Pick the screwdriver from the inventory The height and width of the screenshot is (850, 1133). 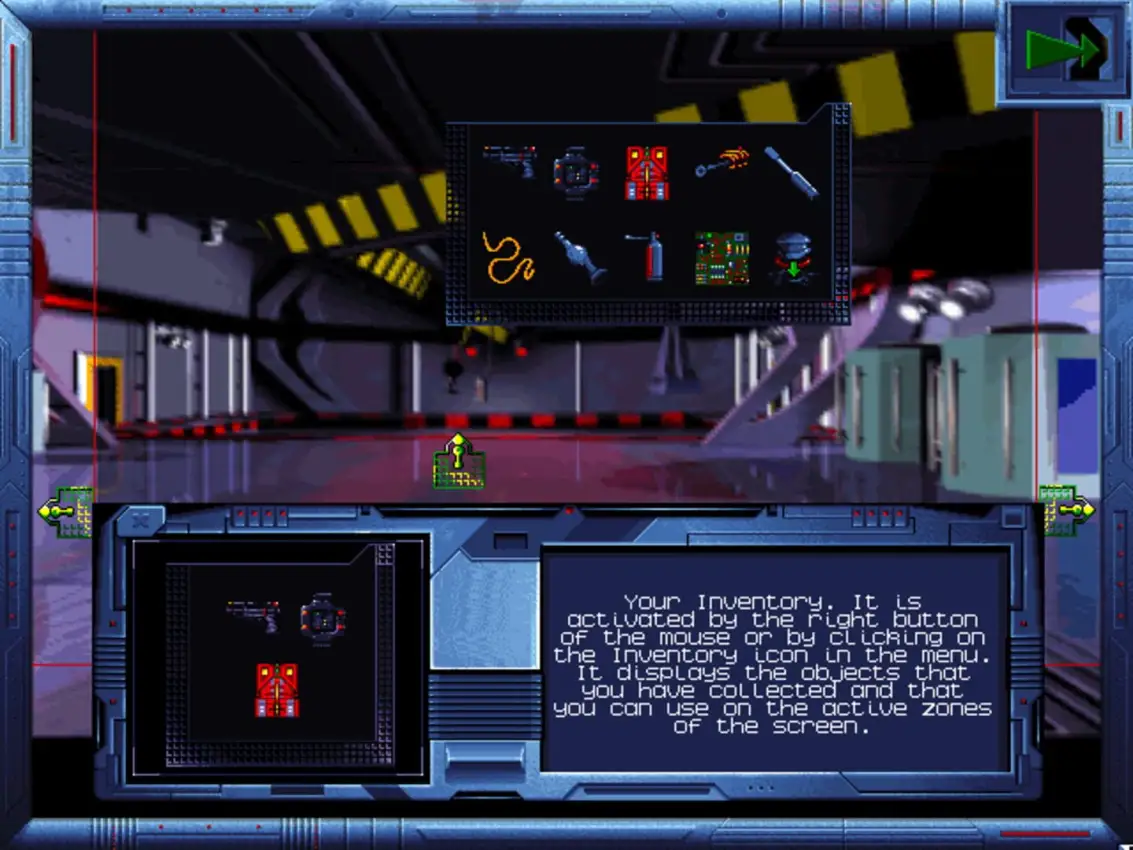792,172
